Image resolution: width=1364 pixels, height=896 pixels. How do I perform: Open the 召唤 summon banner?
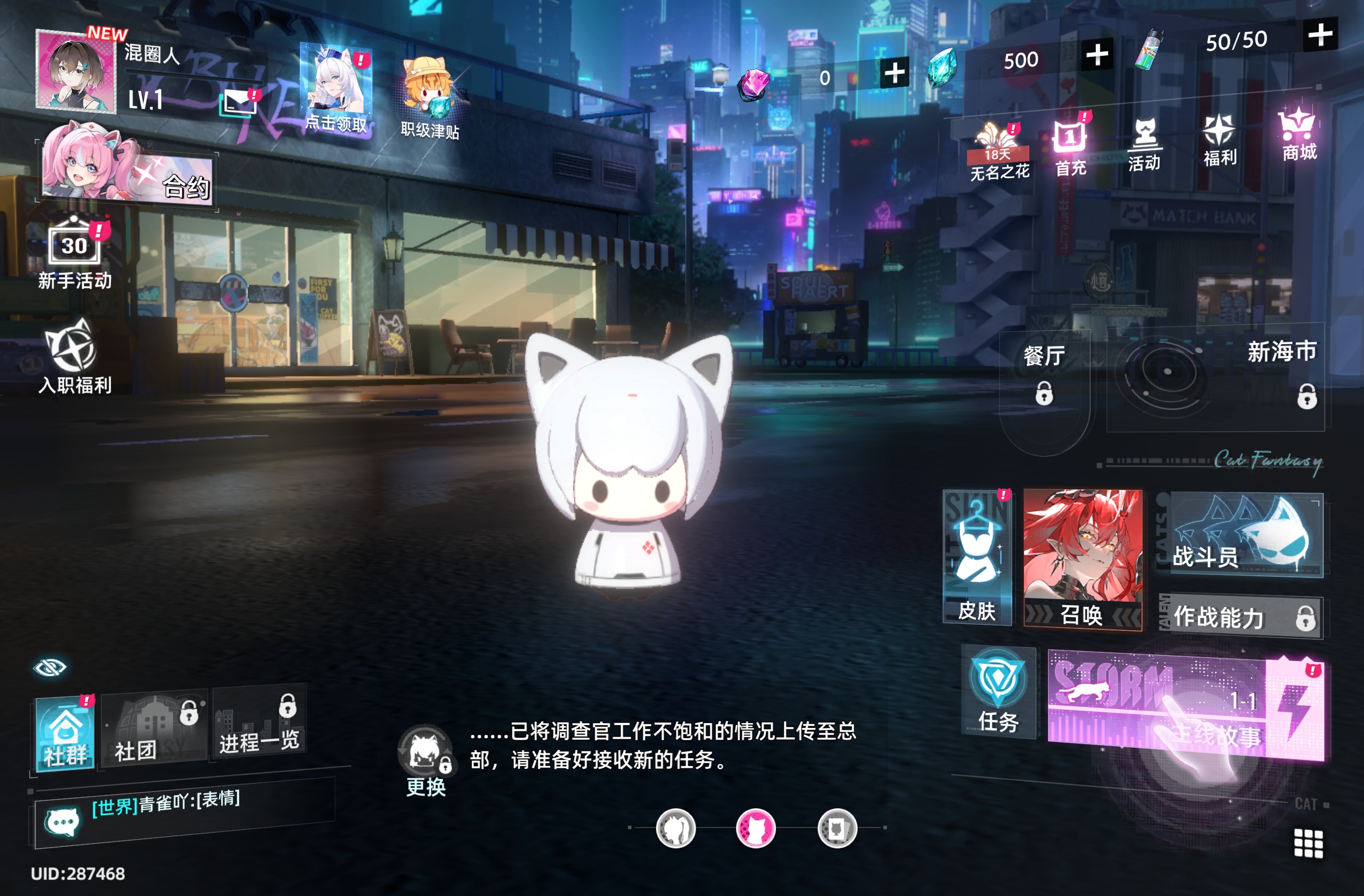point(1082,559)
